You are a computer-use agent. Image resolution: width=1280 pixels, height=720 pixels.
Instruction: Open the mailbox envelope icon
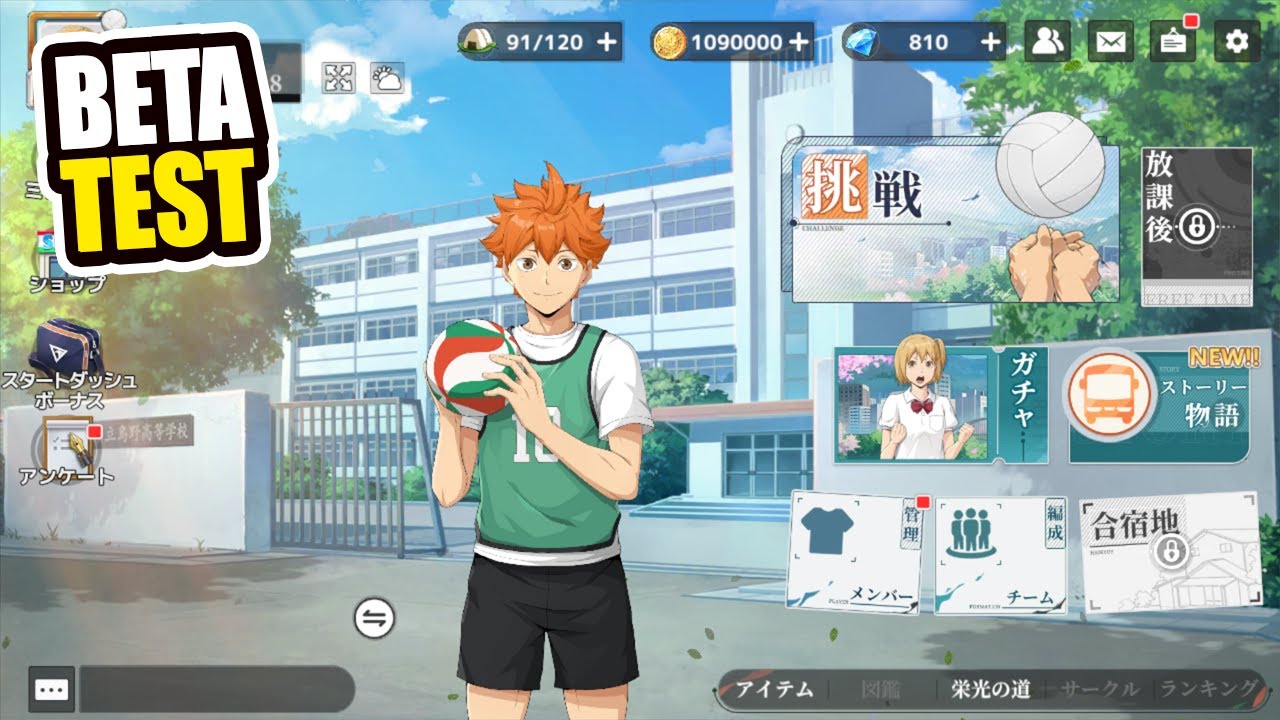point(1110,41)
